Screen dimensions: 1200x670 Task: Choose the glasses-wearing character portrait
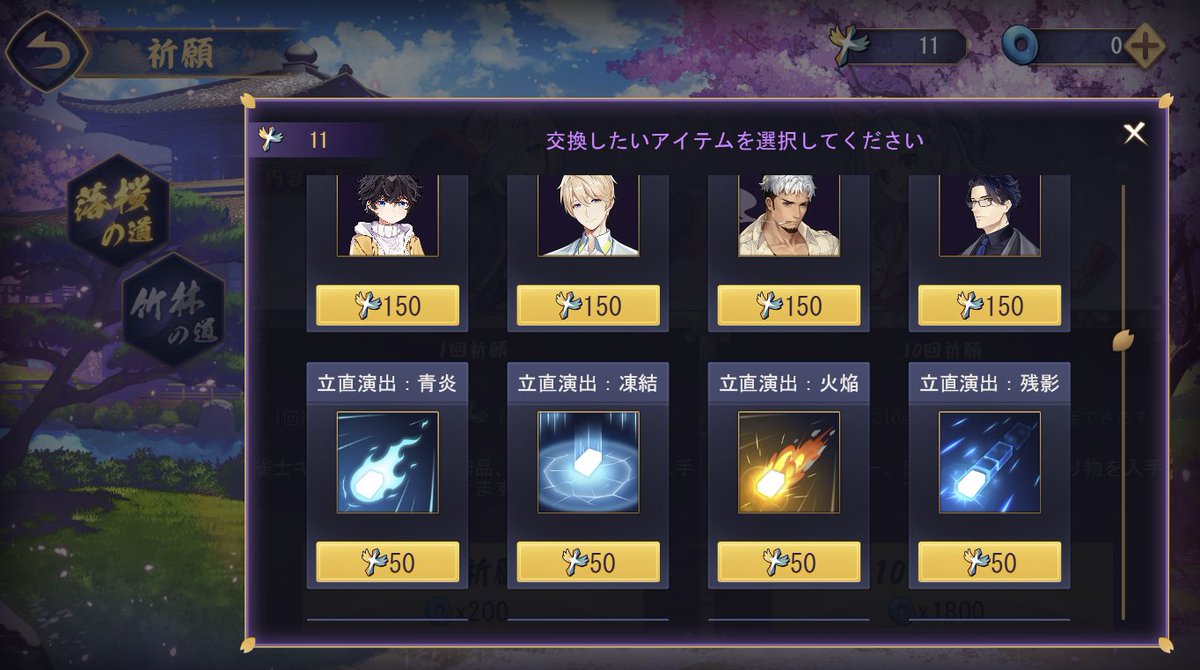tap(989, 216)
